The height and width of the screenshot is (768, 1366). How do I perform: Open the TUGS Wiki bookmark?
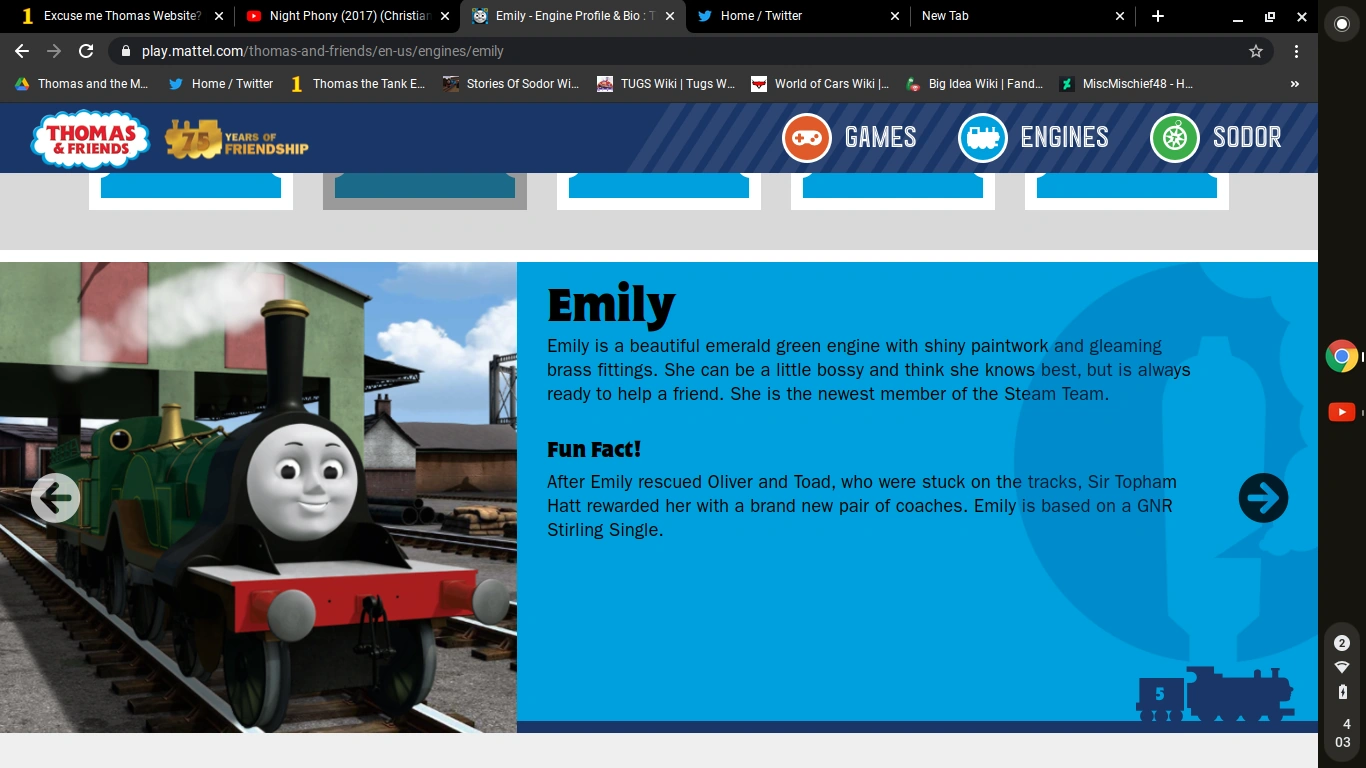pos(666,84)
